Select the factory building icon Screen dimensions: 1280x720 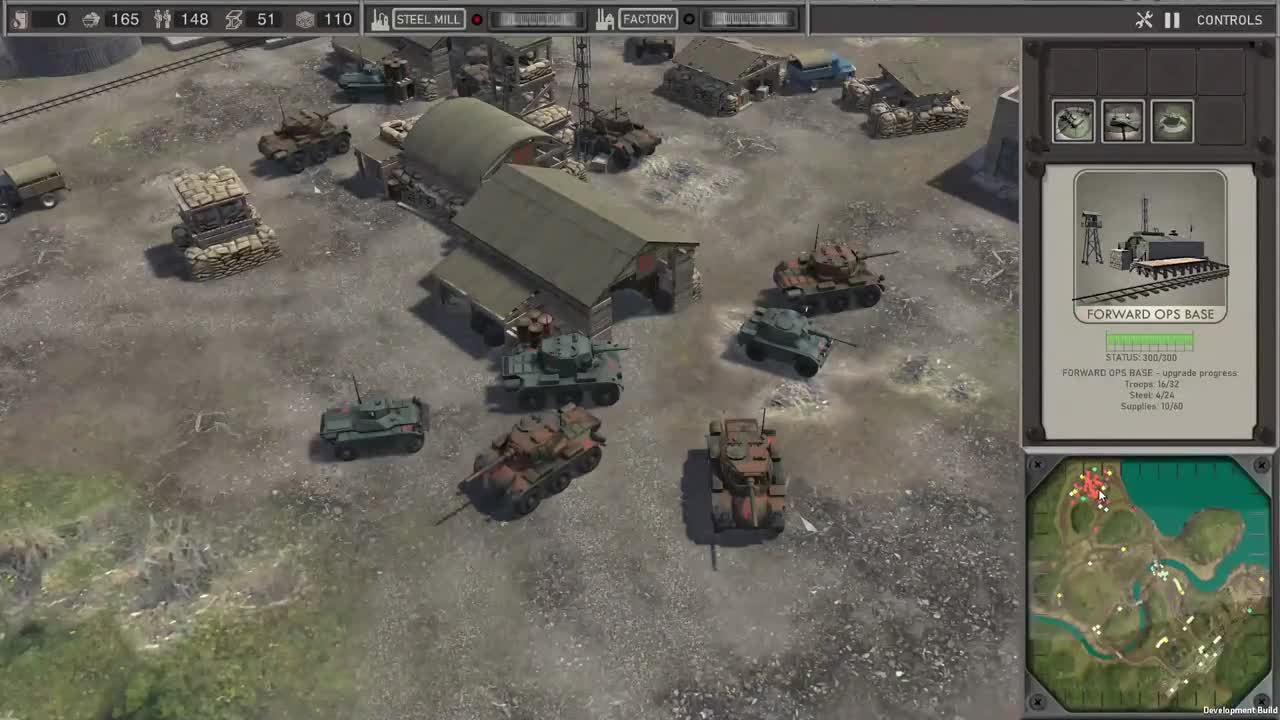[606, 18]
